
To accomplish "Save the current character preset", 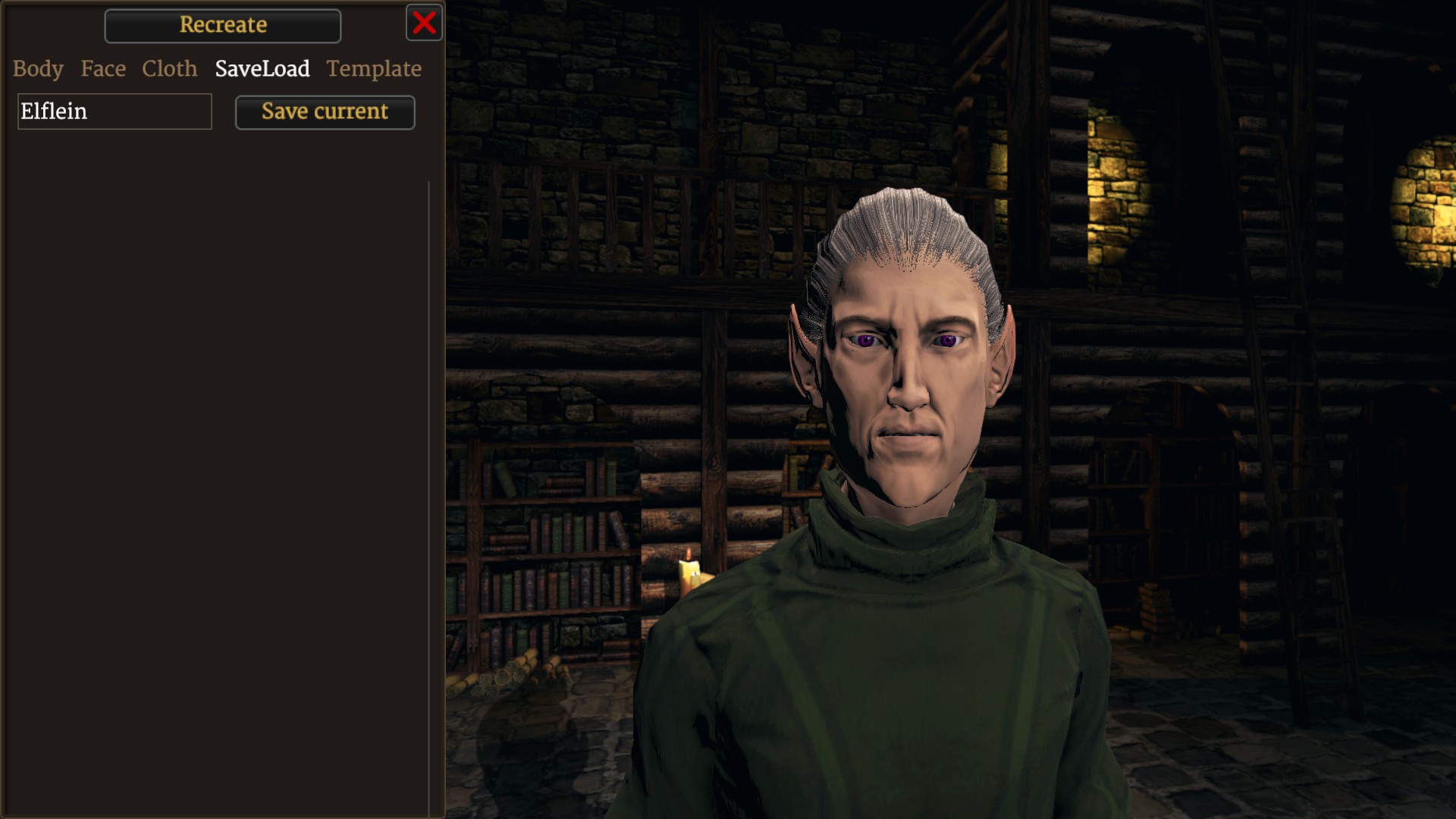I will (x=325, y=112).
